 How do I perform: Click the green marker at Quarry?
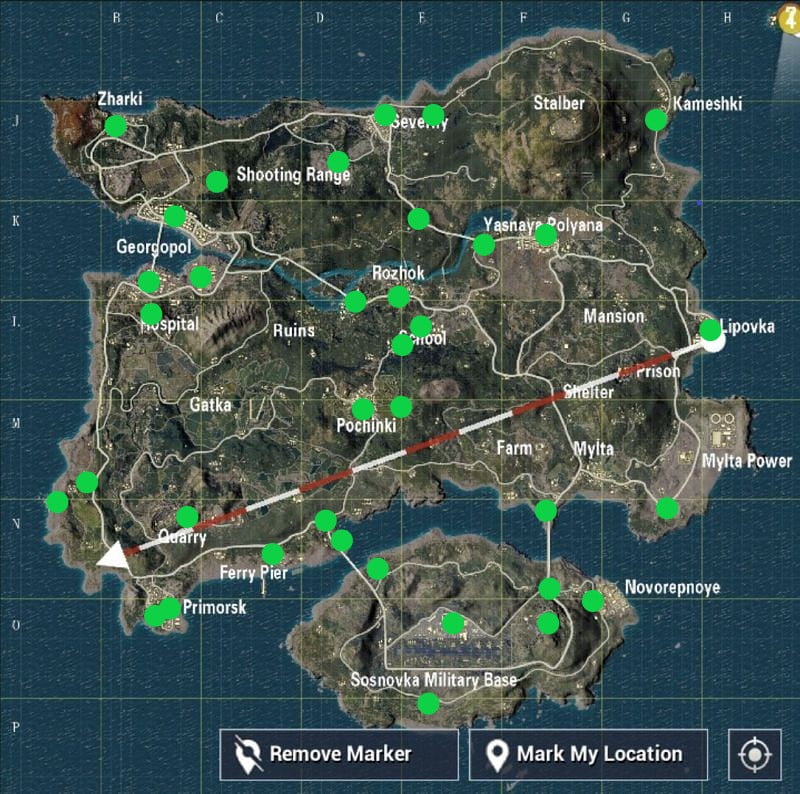[x=187, y=517]
